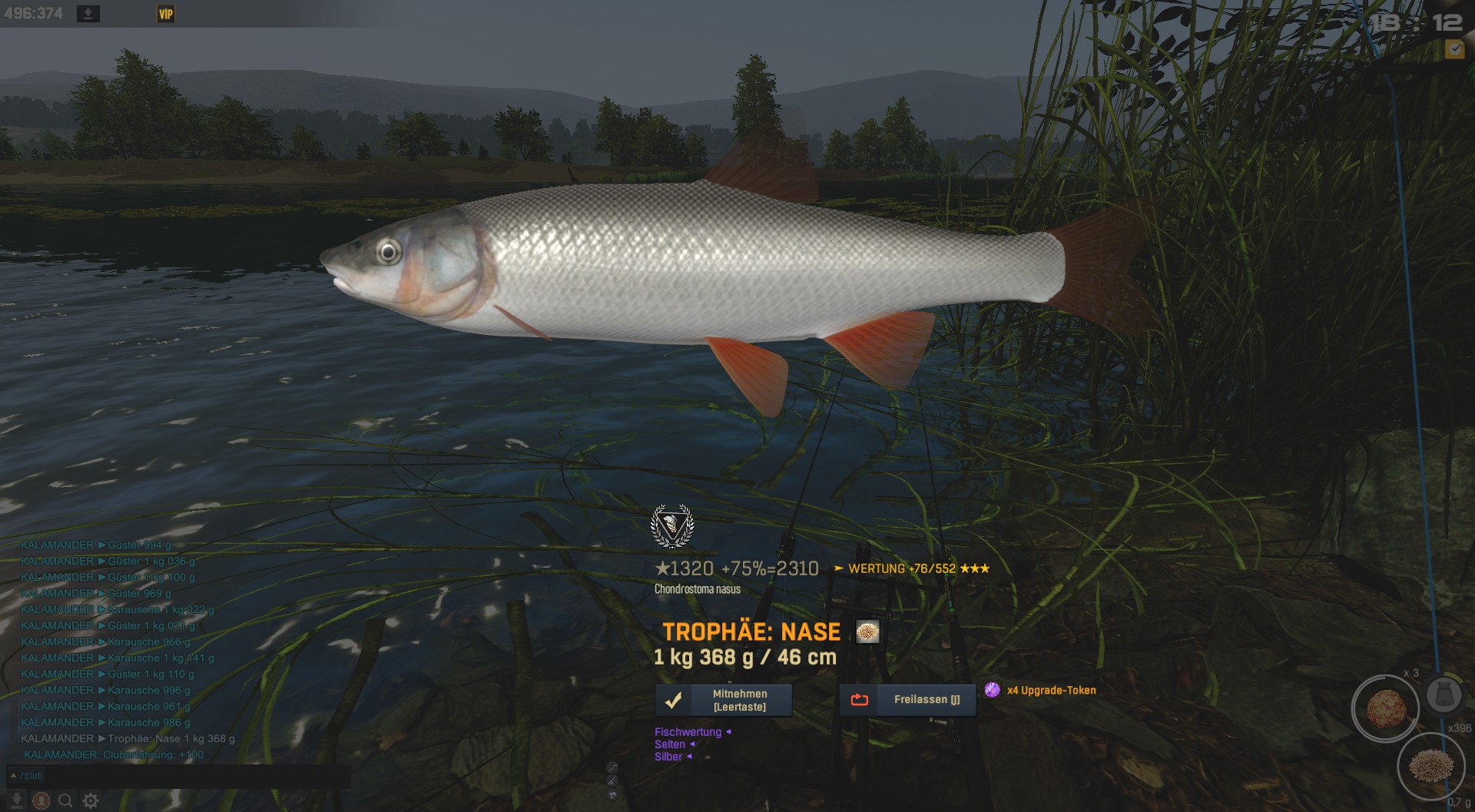Open chat settings gear icon

pos(91,800)
